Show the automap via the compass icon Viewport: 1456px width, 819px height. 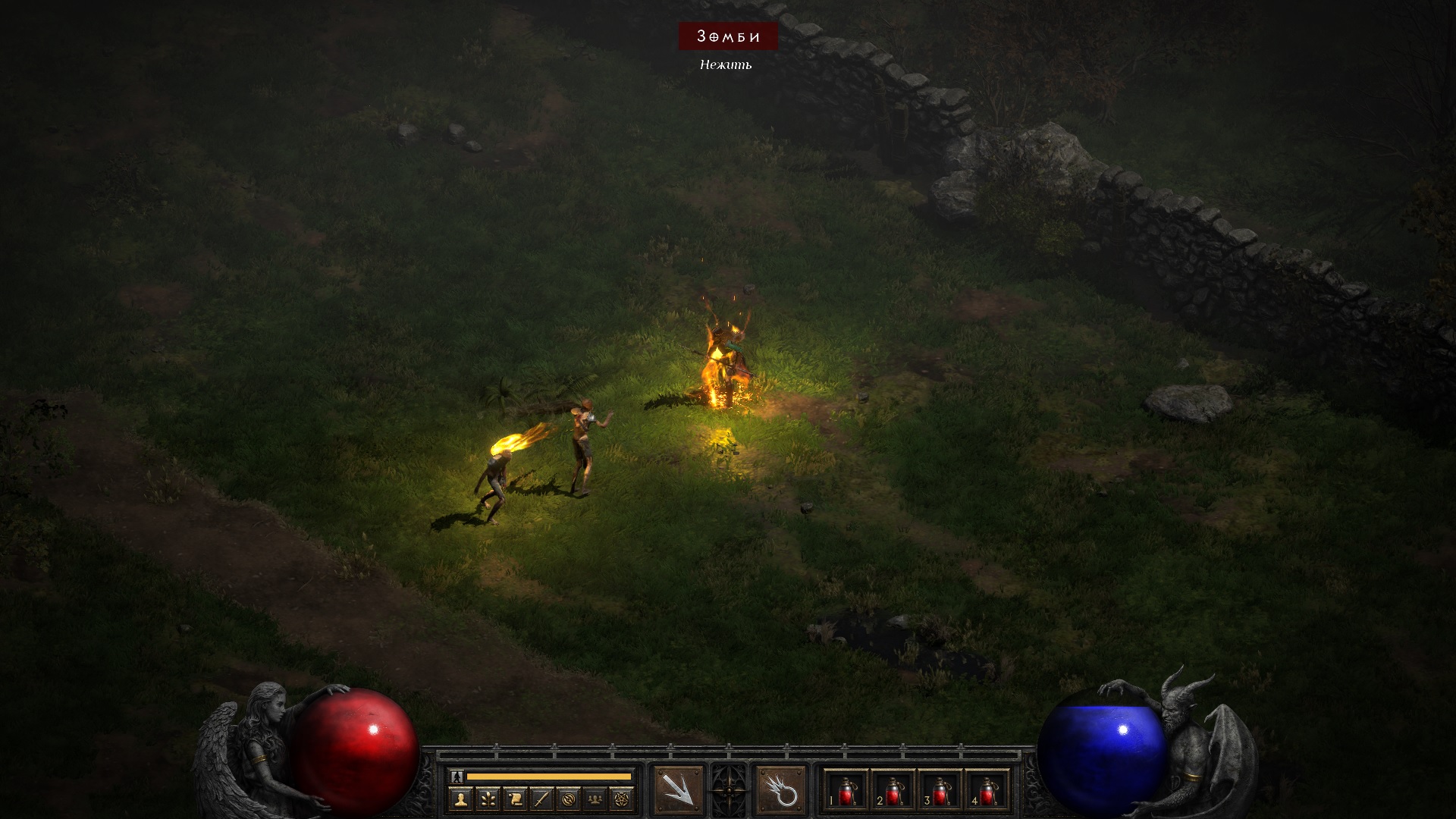point(569,799)
